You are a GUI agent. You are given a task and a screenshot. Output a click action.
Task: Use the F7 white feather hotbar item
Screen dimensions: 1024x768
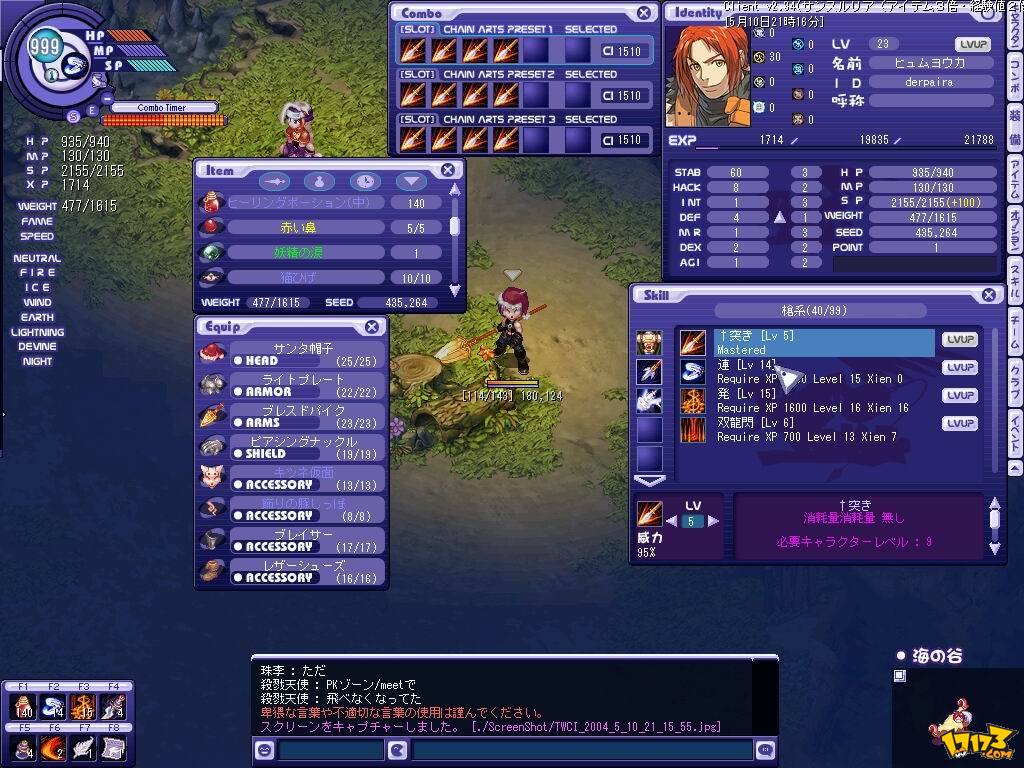82,746
